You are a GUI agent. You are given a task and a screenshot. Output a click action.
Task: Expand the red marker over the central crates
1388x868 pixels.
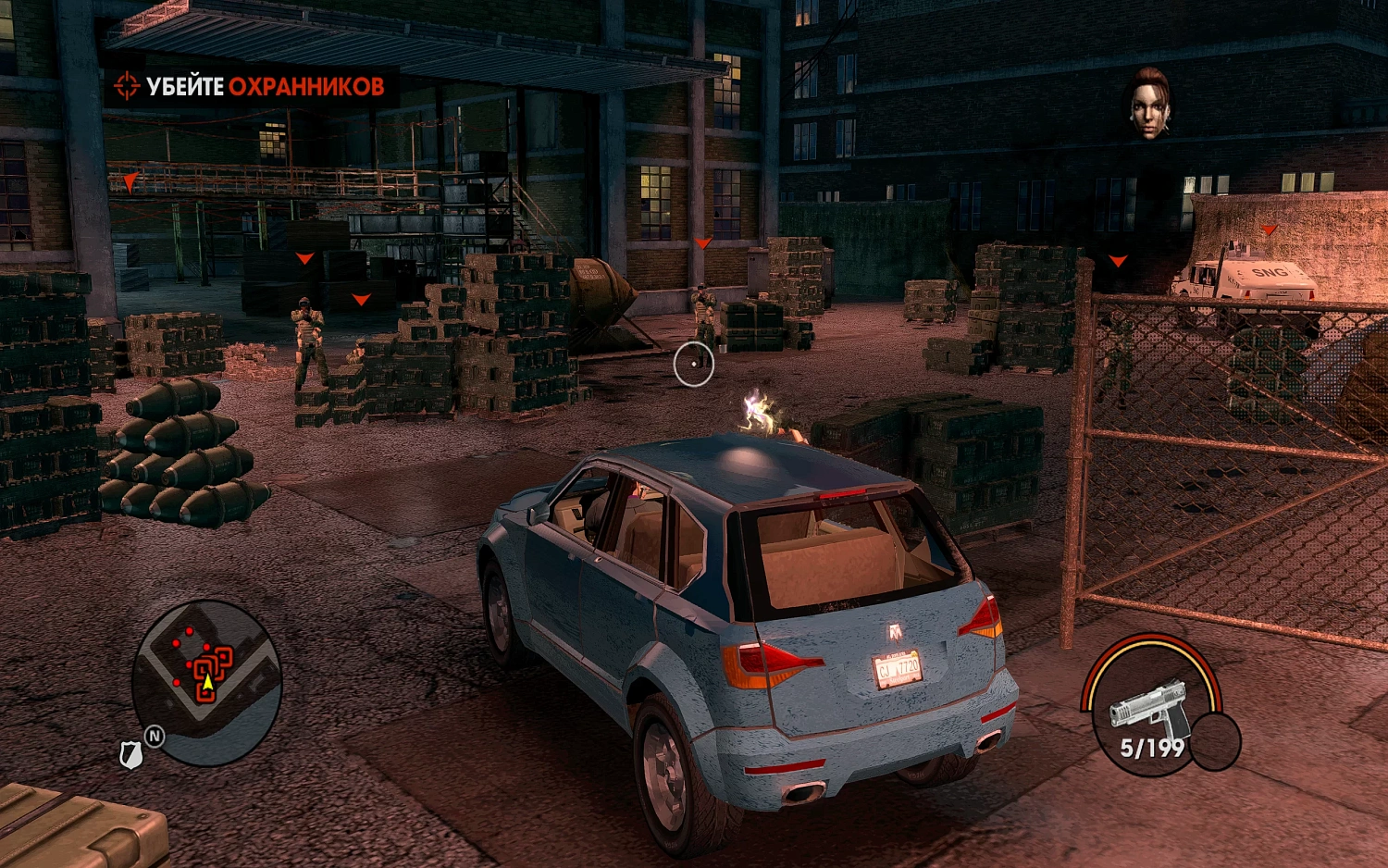[x=701, y=242]
